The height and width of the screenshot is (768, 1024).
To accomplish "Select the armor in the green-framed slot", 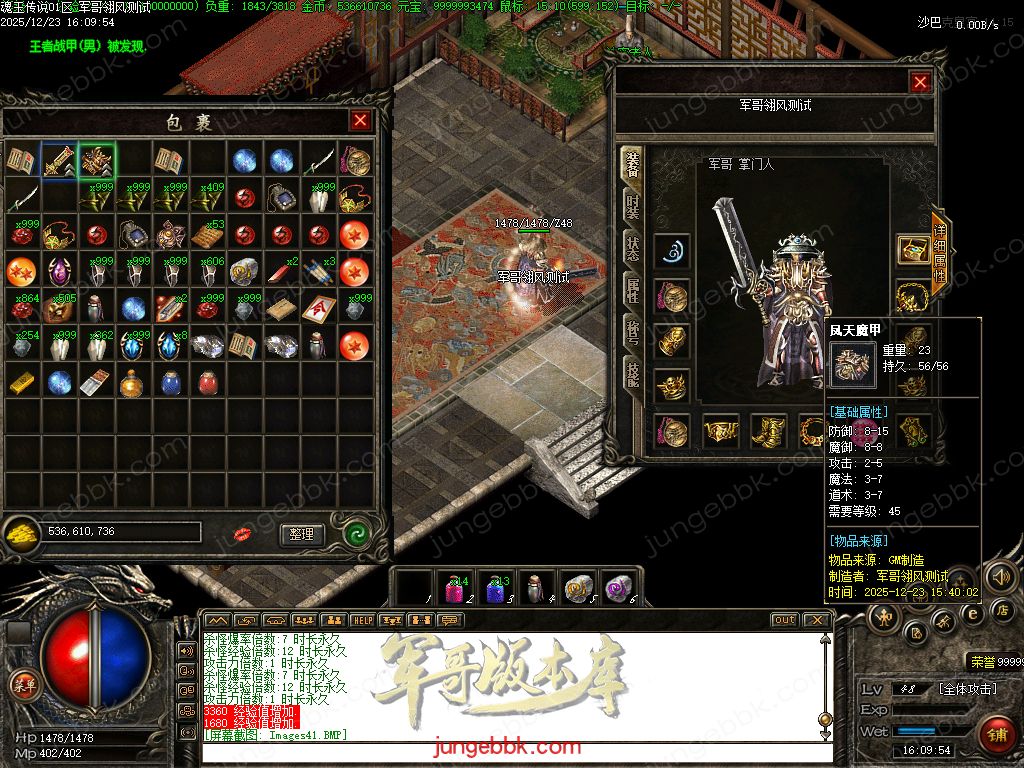I will pyautogui.click(x=97, y=160).
